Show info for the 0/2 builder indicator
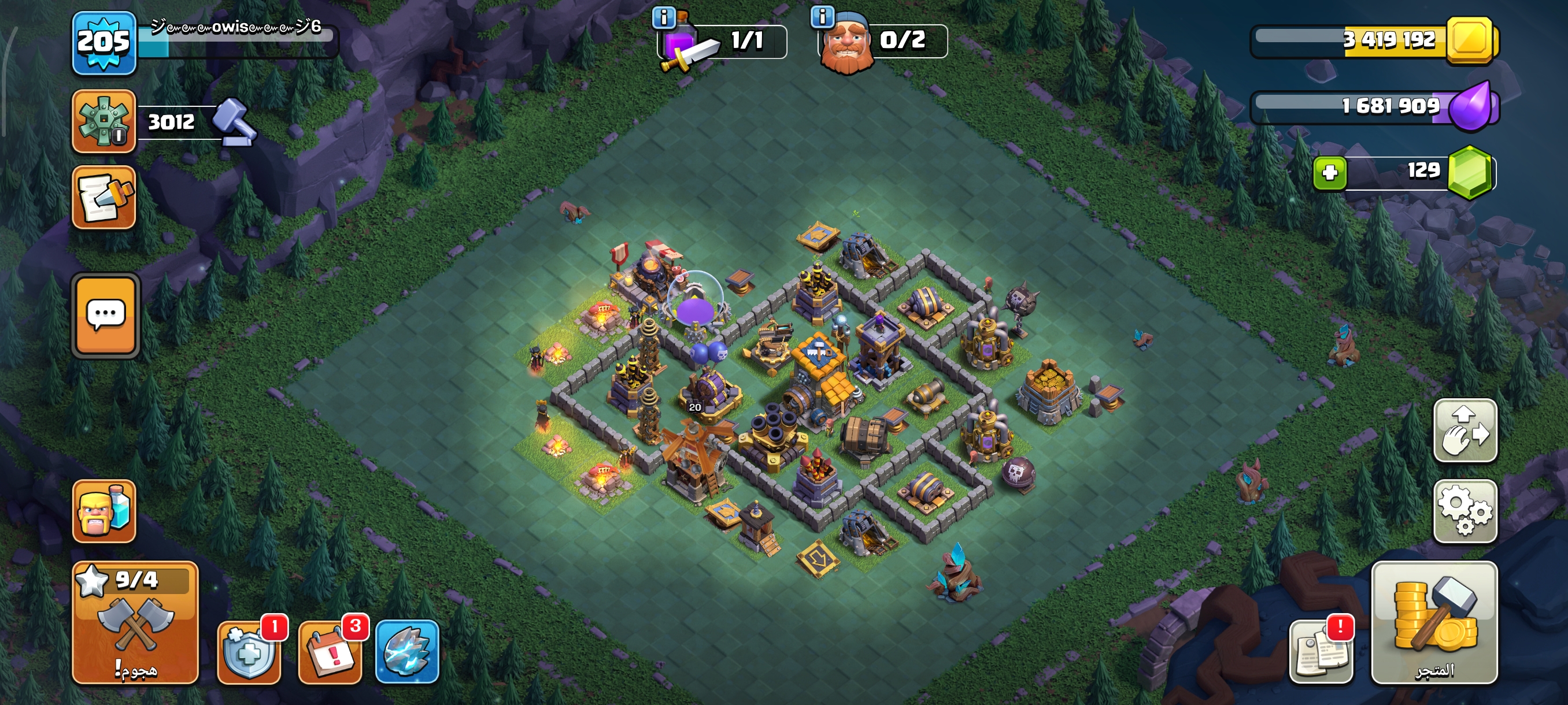 click(x=822, y=17)
